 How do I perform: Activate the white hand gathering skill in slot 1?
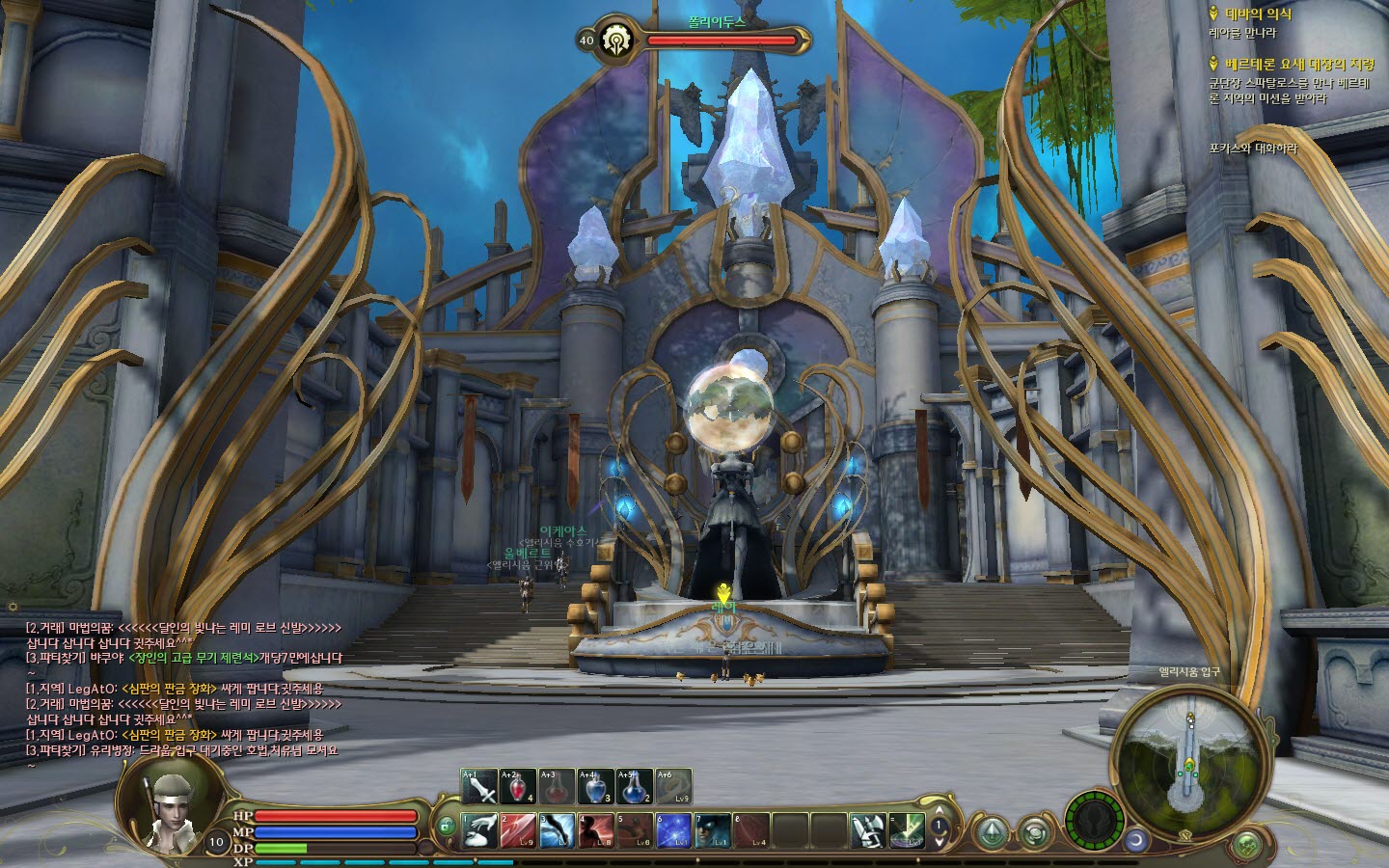(x=479, y=830)
